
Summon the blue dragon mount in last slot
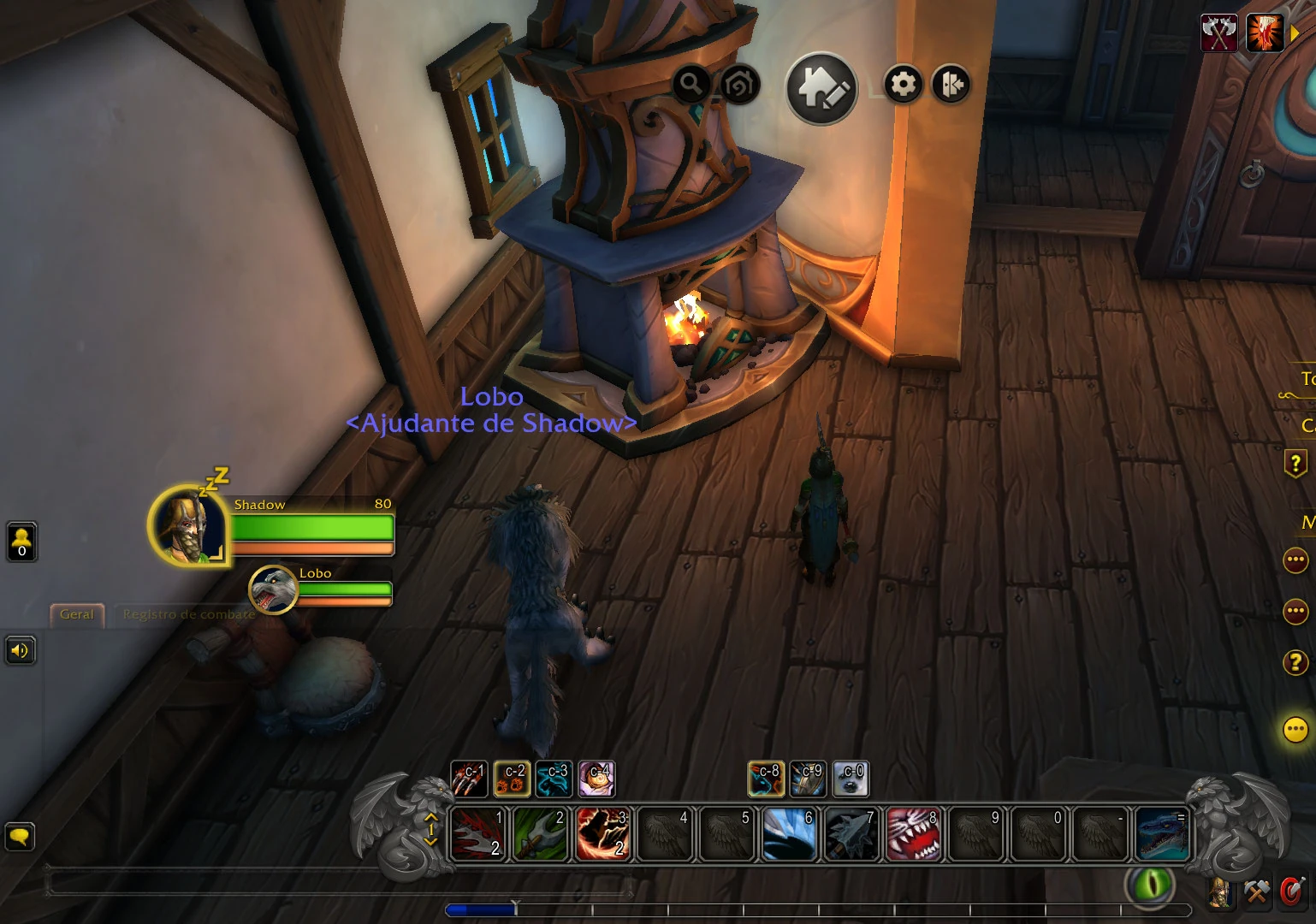[x=1161, y=833]
